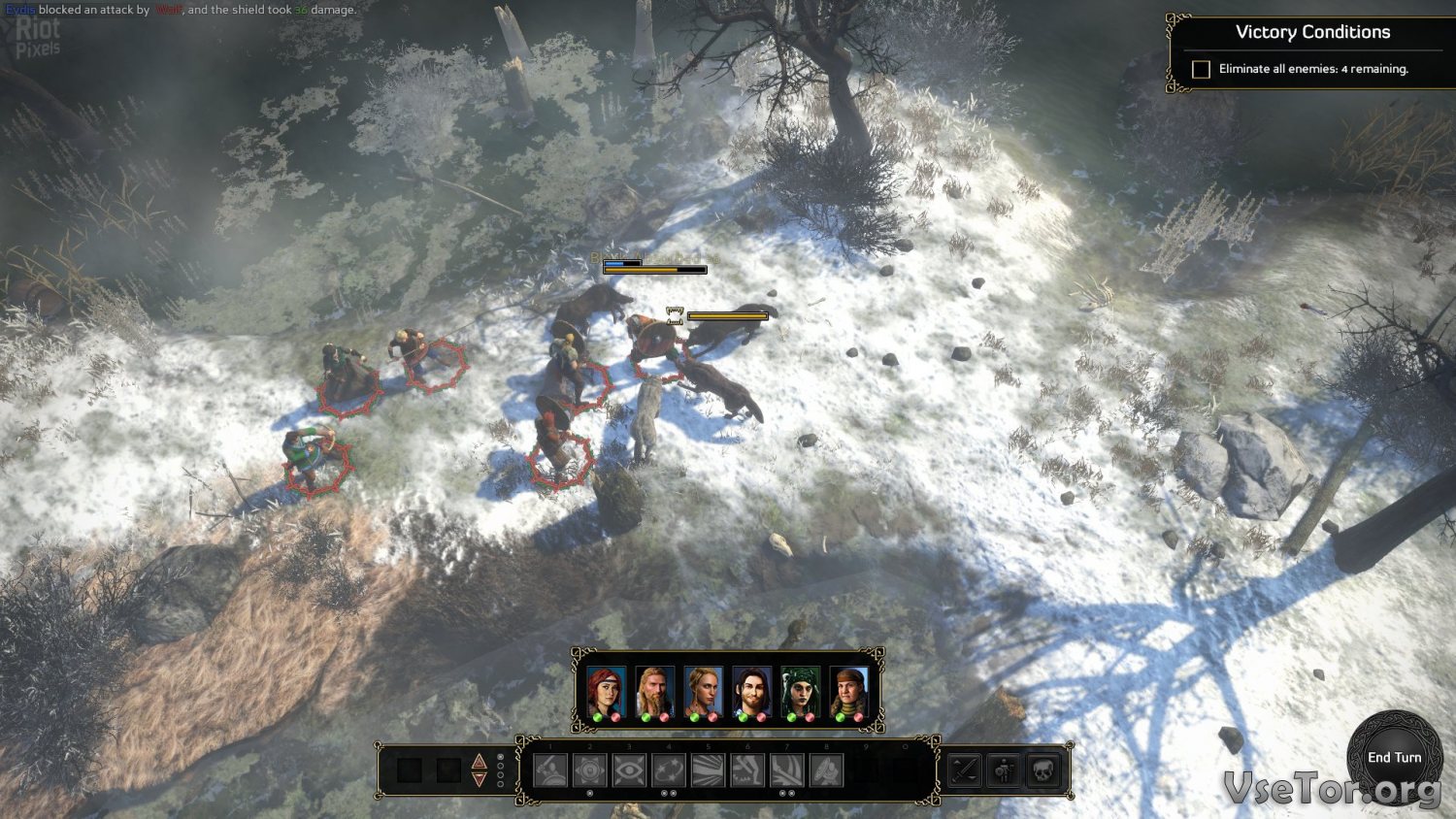Select the dark-haired bearded man's portrait
The width and height of the screenshot is (1456, 819).
751,691
